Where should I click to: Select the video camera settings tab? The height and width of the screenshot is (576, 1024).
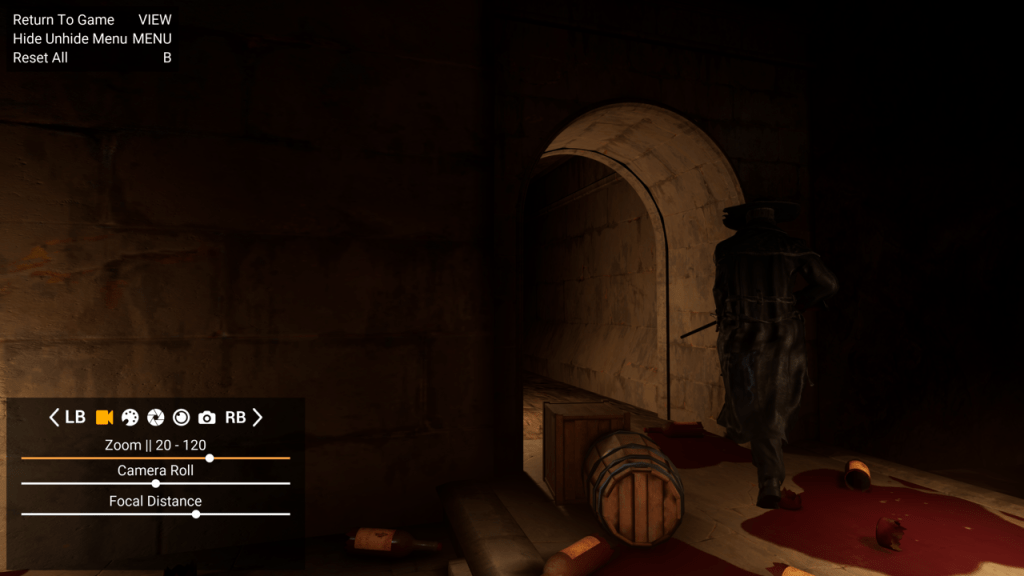(x=104, y=417)
